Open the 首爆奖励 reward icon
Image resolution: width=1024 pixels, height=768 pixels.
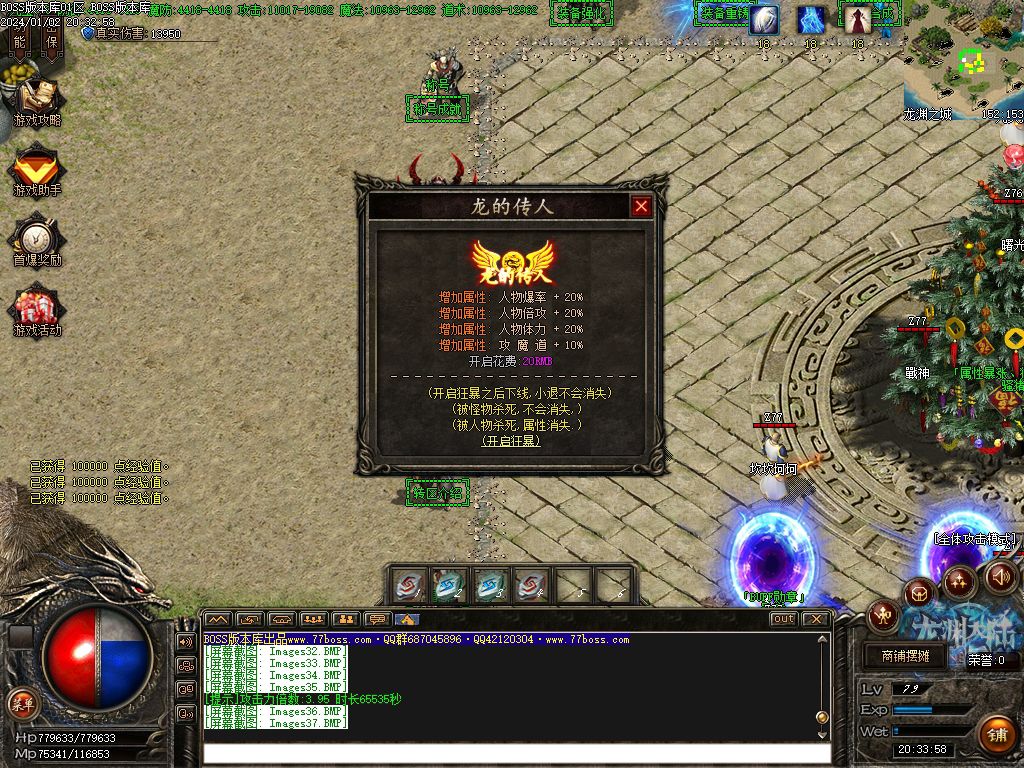(37, 240)
